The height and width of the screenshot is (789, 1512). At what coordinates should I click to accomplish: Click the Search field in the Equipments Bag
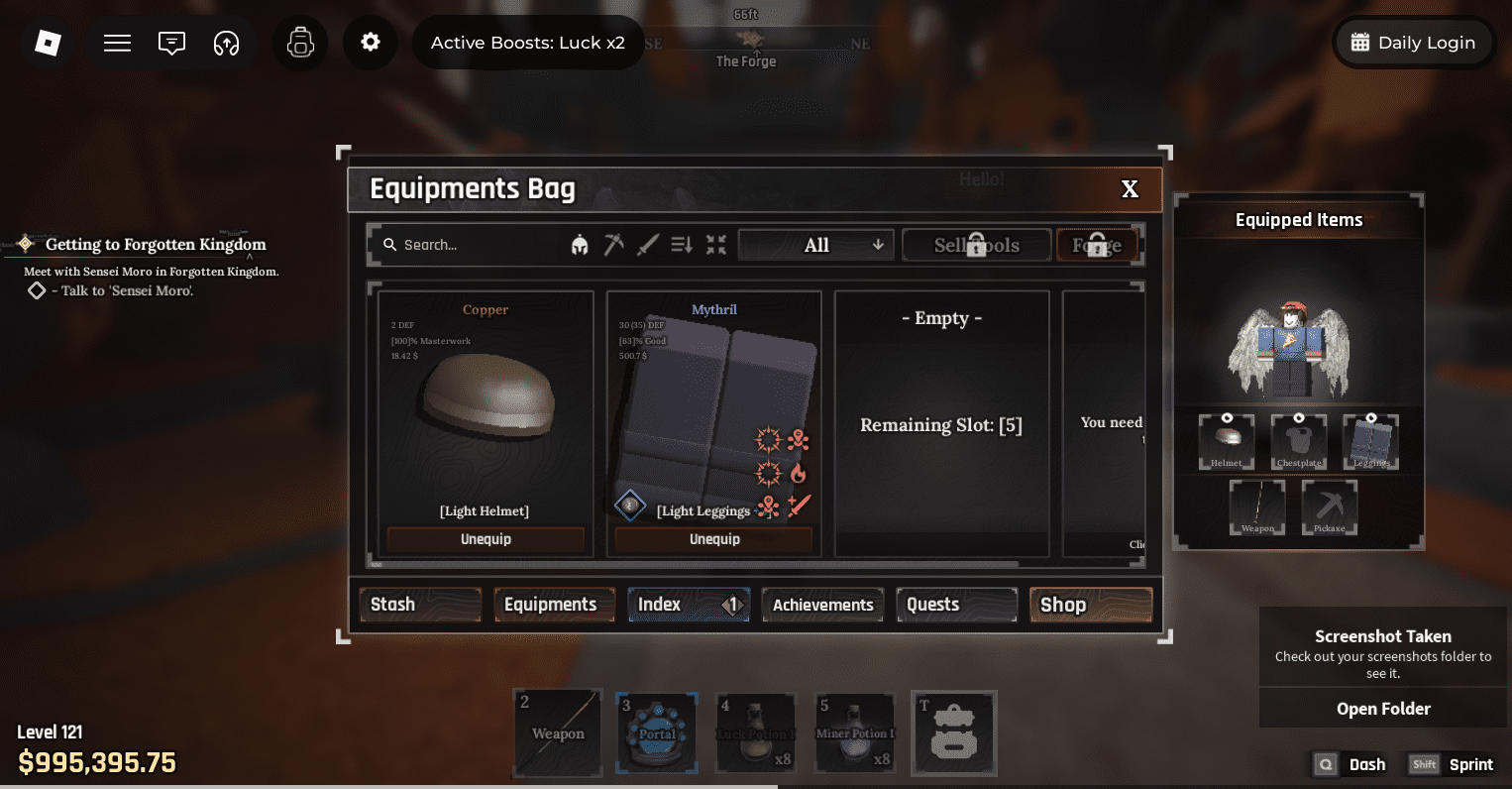(x=466, y=244)
